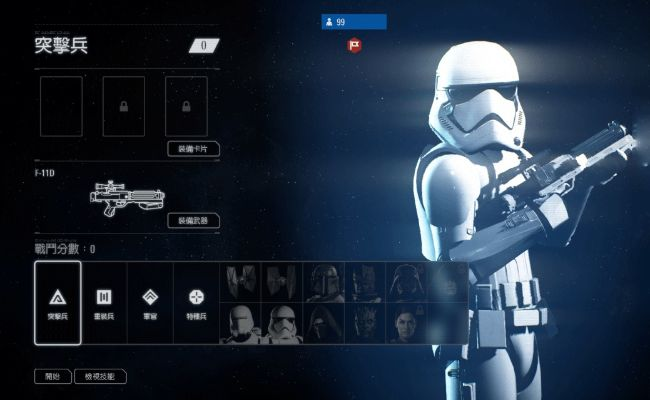This screenshot has height=400, width=650.
Task: Select the Darth Vader hero portrait
Action: [406, 282]
